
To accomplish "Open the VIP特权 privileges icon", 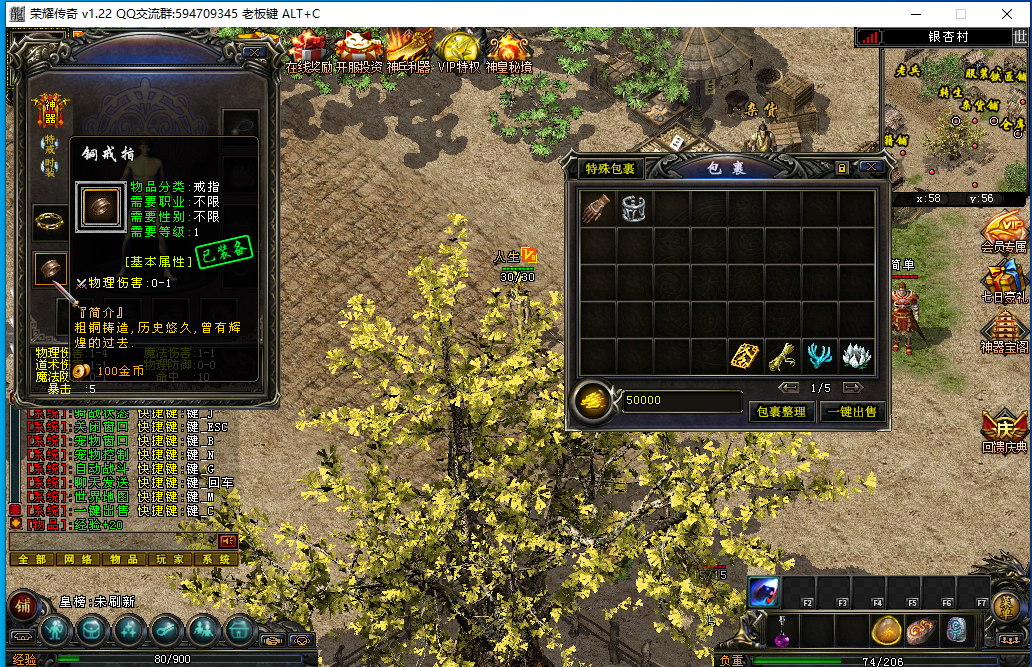I will coord(458,52).
